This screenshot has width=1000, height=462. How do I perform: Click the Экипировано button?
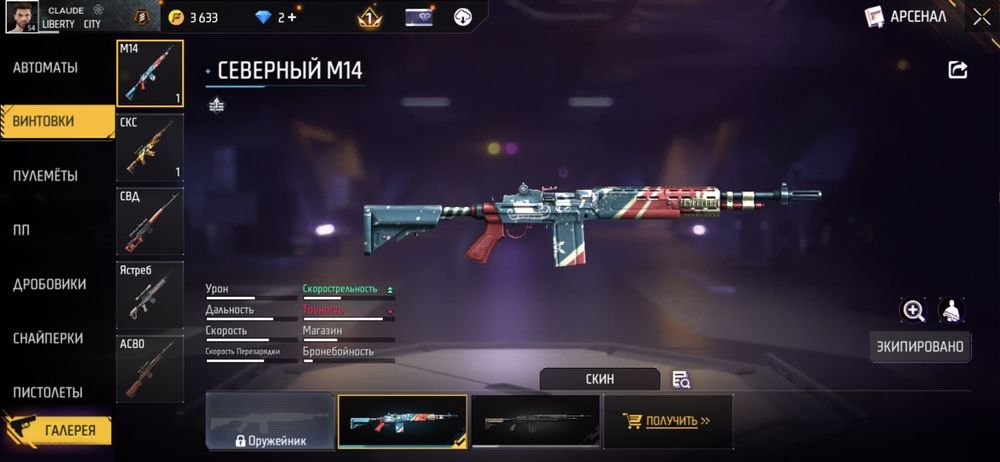(x=920, y=346)
